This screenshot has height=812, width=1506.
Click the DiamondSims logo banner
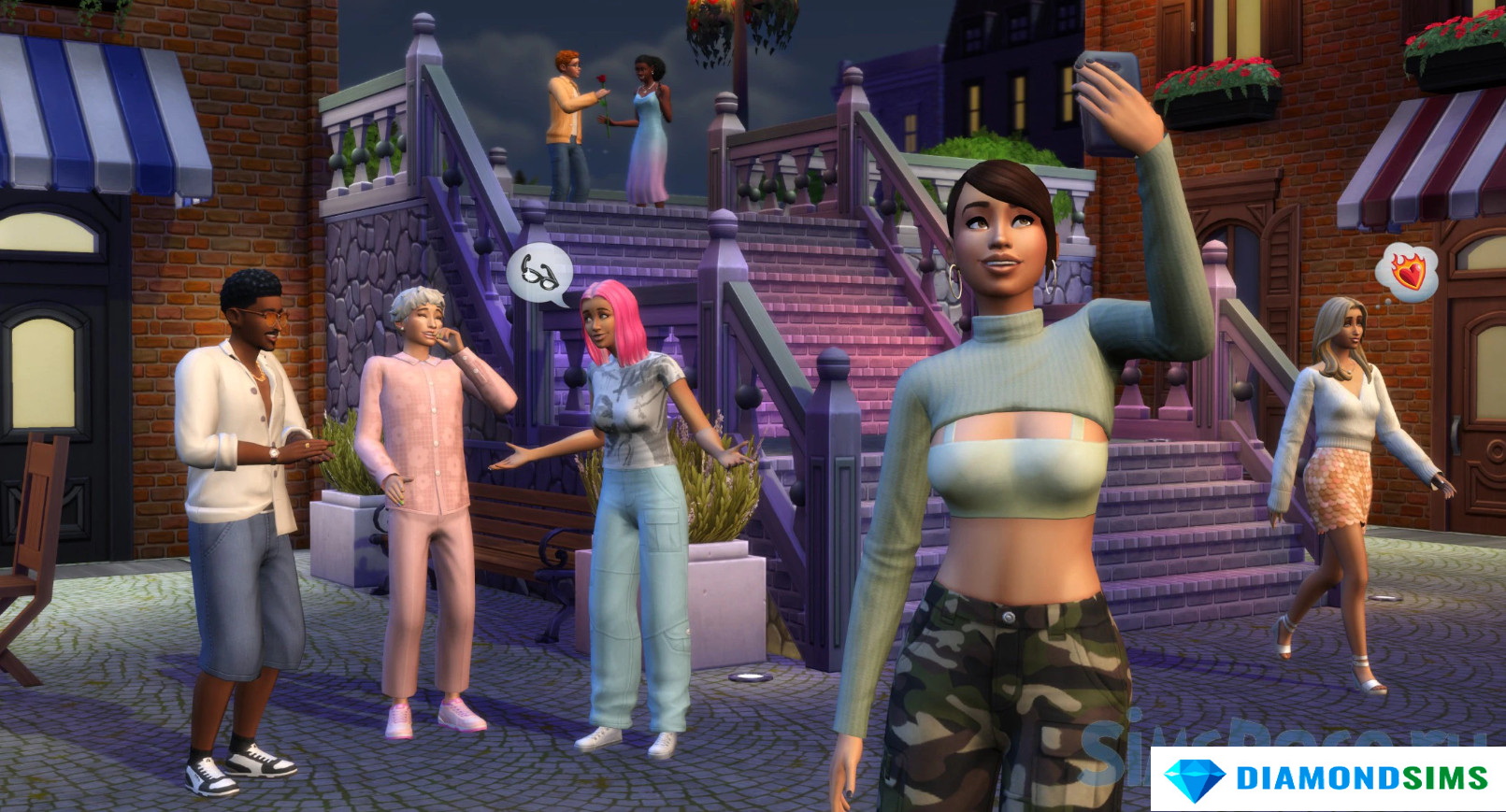point(1327,778)
